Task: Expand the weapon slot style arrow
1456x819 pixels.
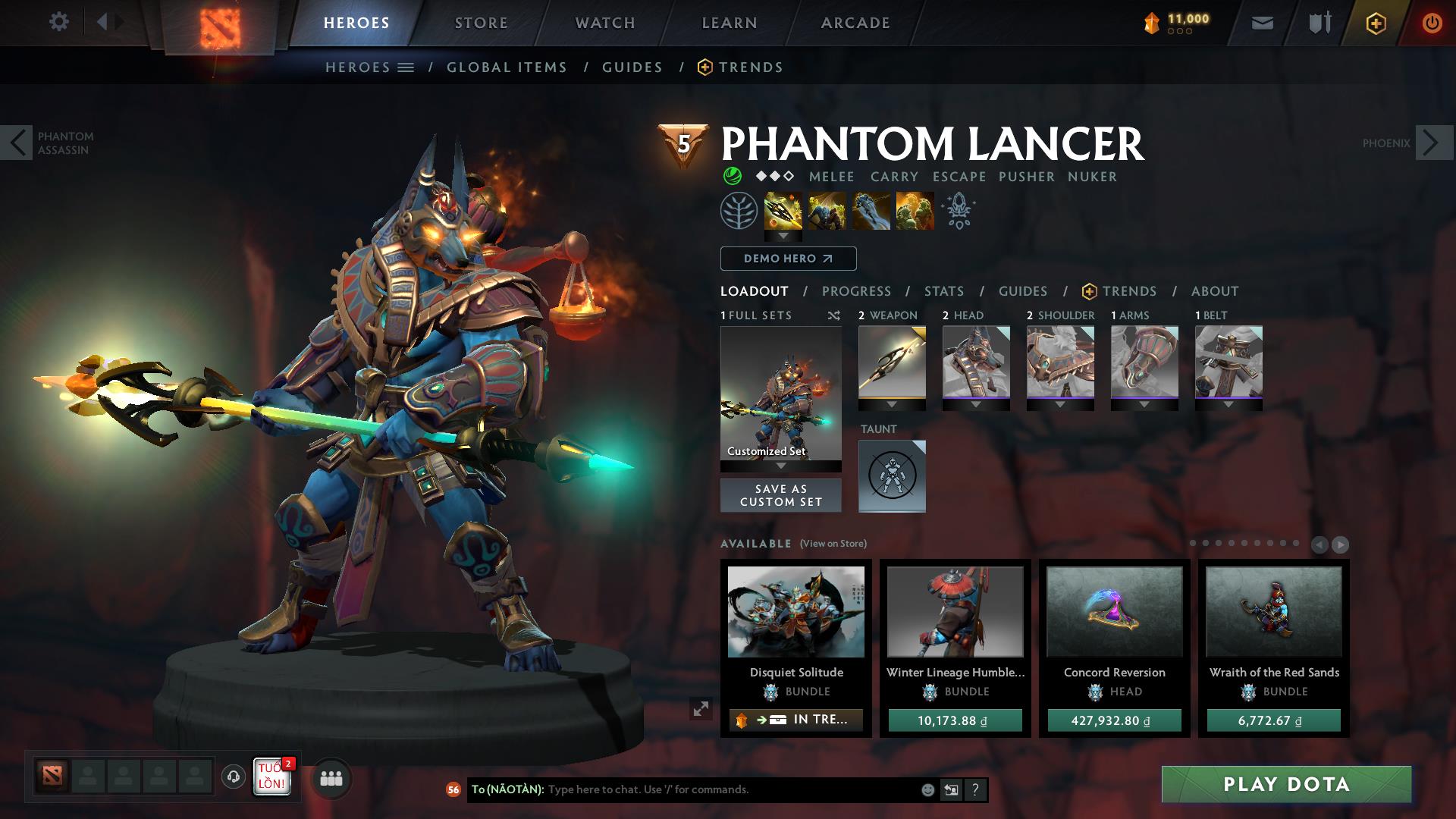Action: 892,404
